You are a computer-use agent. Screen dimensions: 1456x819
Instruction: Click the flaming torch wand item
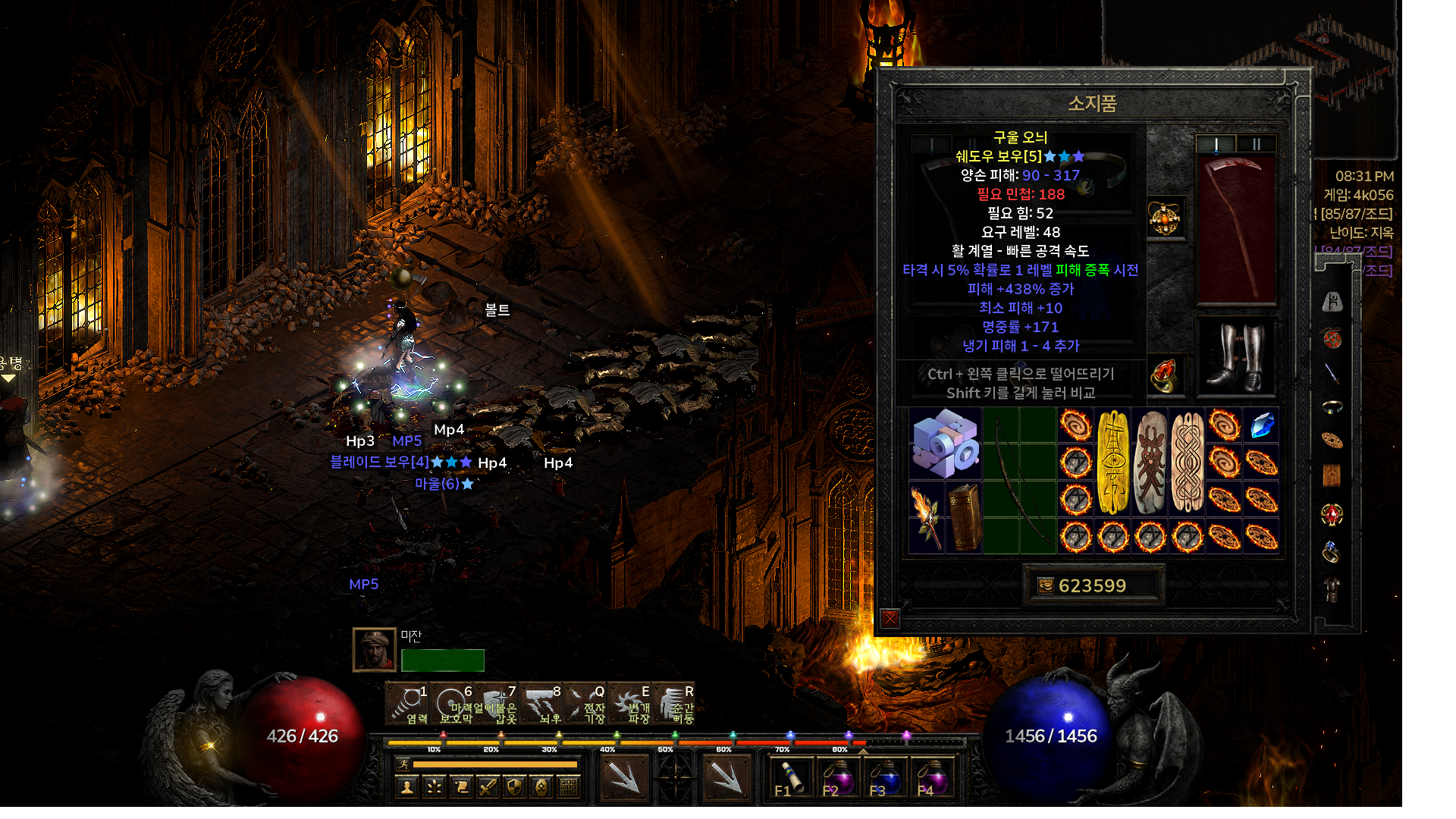coord(927,517)
